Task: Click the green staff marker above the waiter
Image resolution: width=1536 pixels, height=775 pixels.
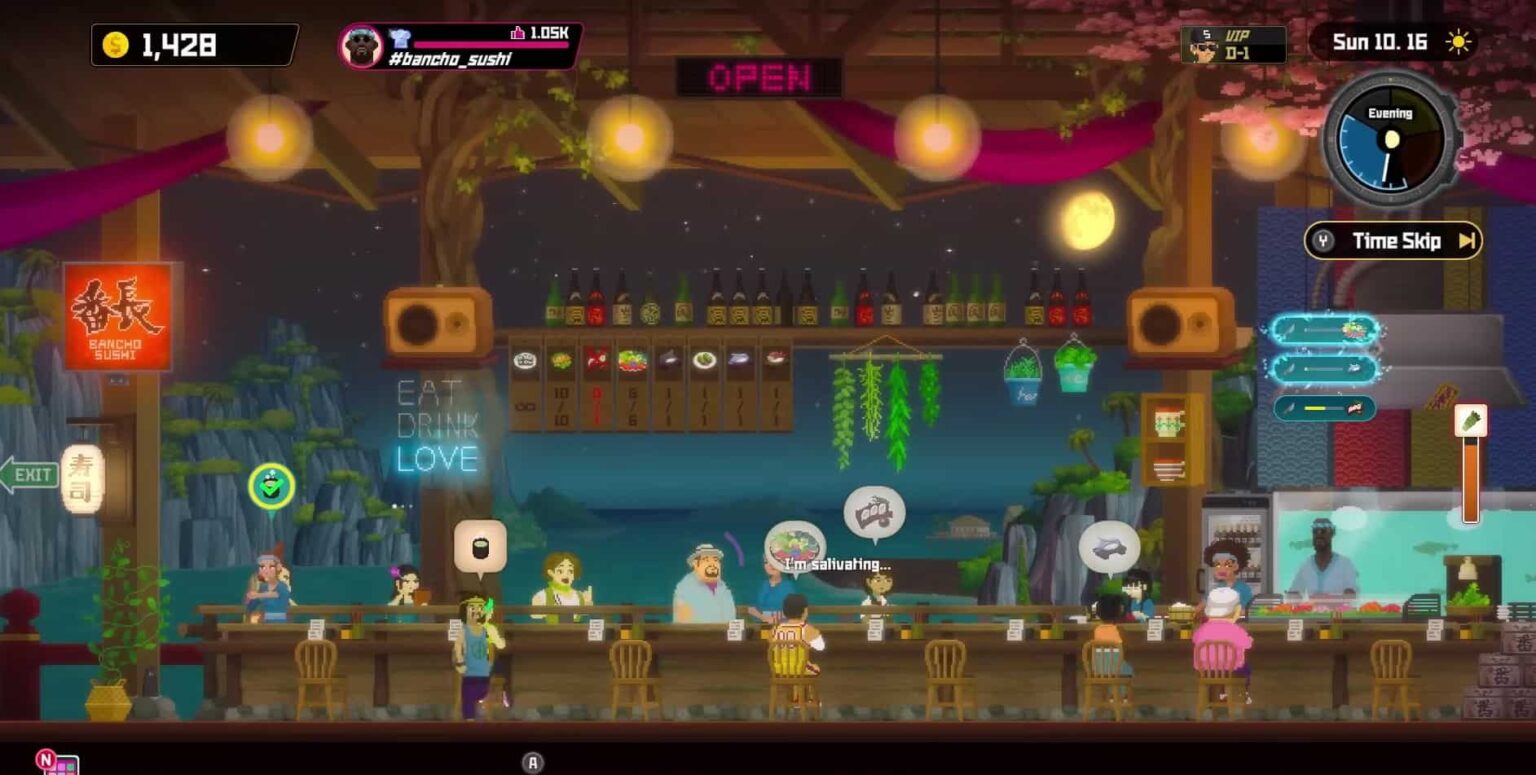Action: (x=271, y=487)
